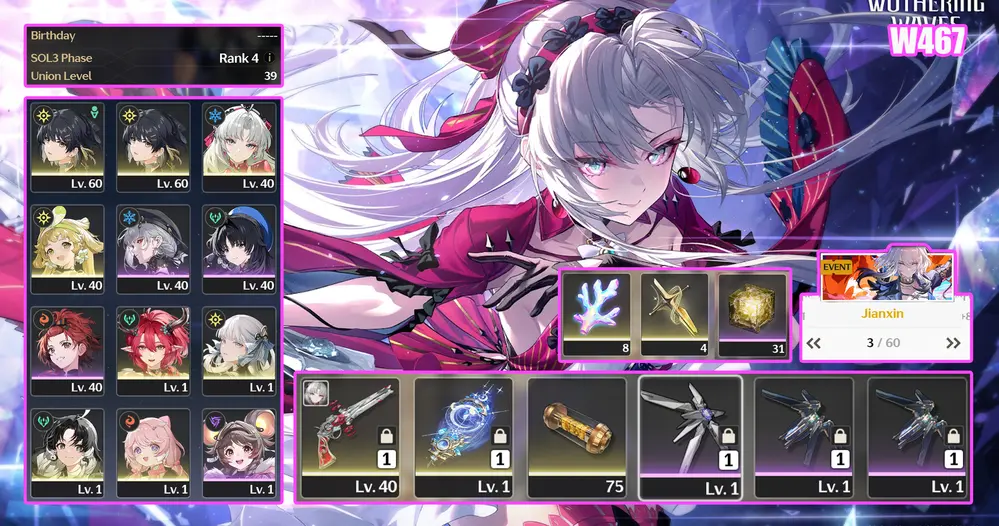
Task: Select the gray-haired girl with the black hat
Action: point(154,248)
